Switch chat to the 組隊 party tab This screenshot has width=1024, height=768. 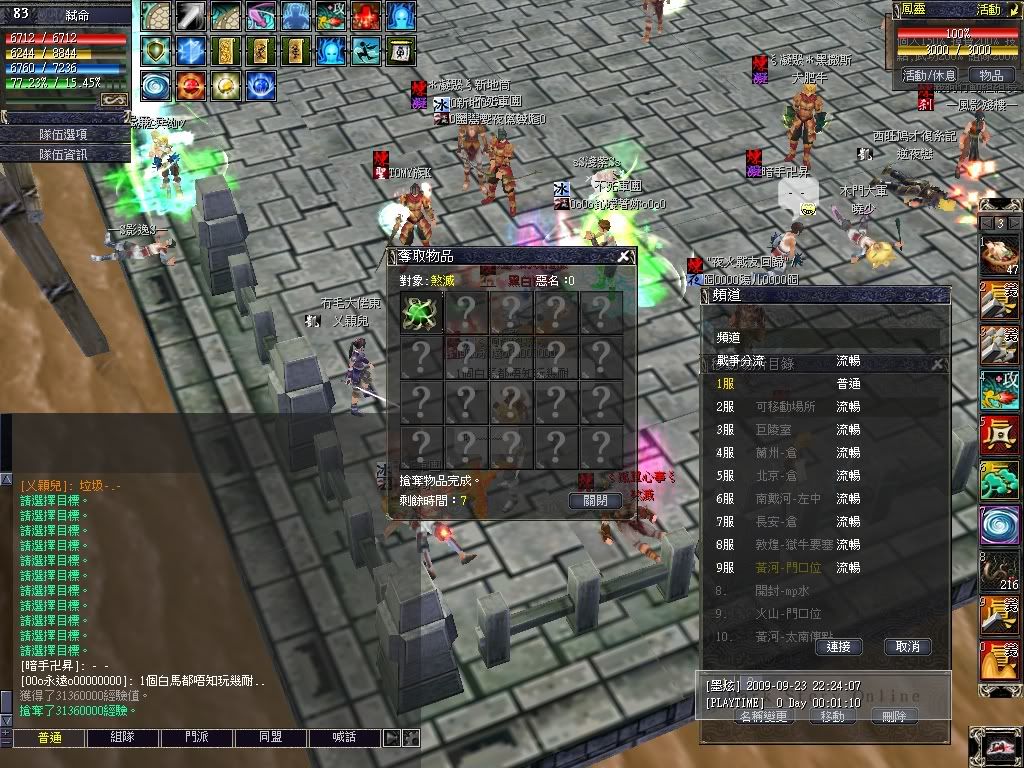click(122, 738)
